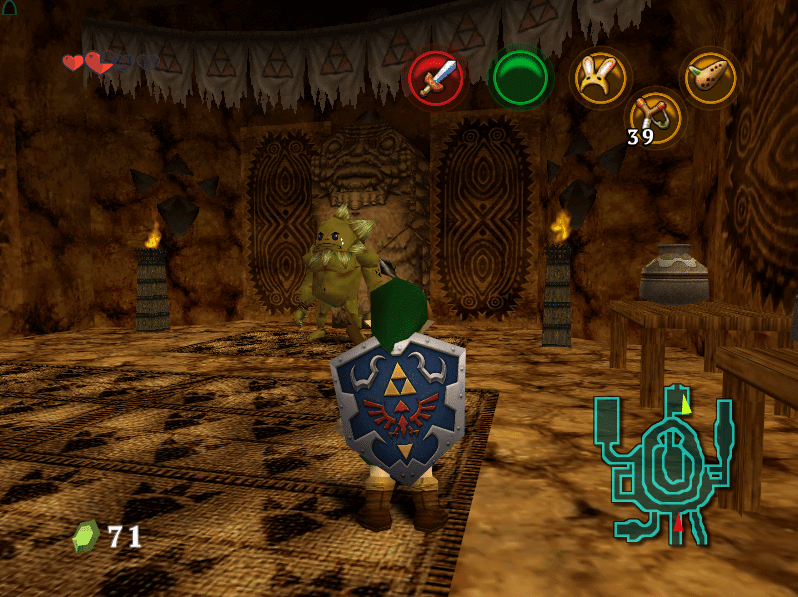Select the sword B-button icon
Screen dimensions: 798x597
click(436, 78)
